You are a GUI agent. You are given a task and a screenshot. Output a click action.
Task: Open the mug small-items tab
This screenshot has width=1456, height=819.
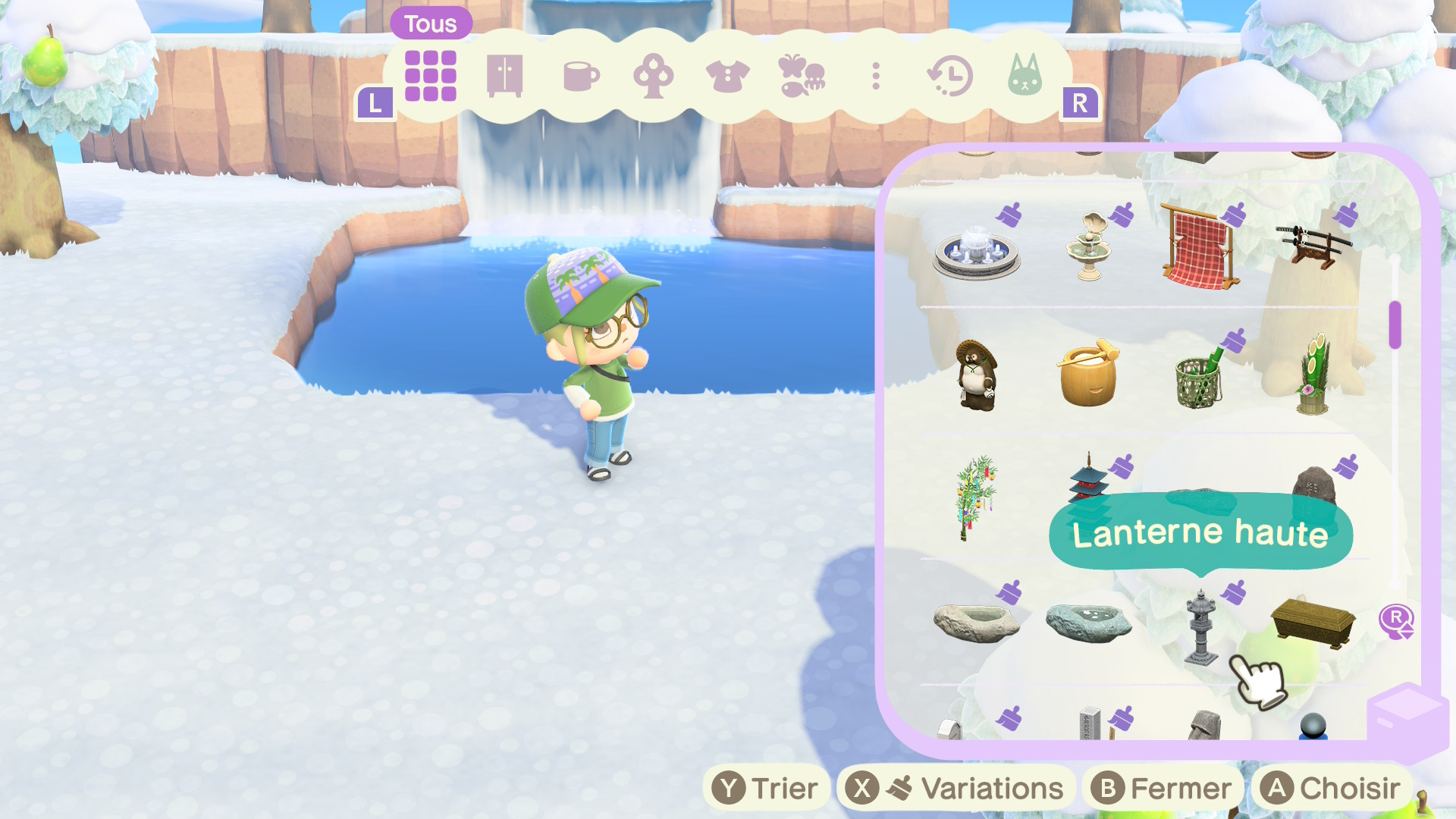coord(581,77)
